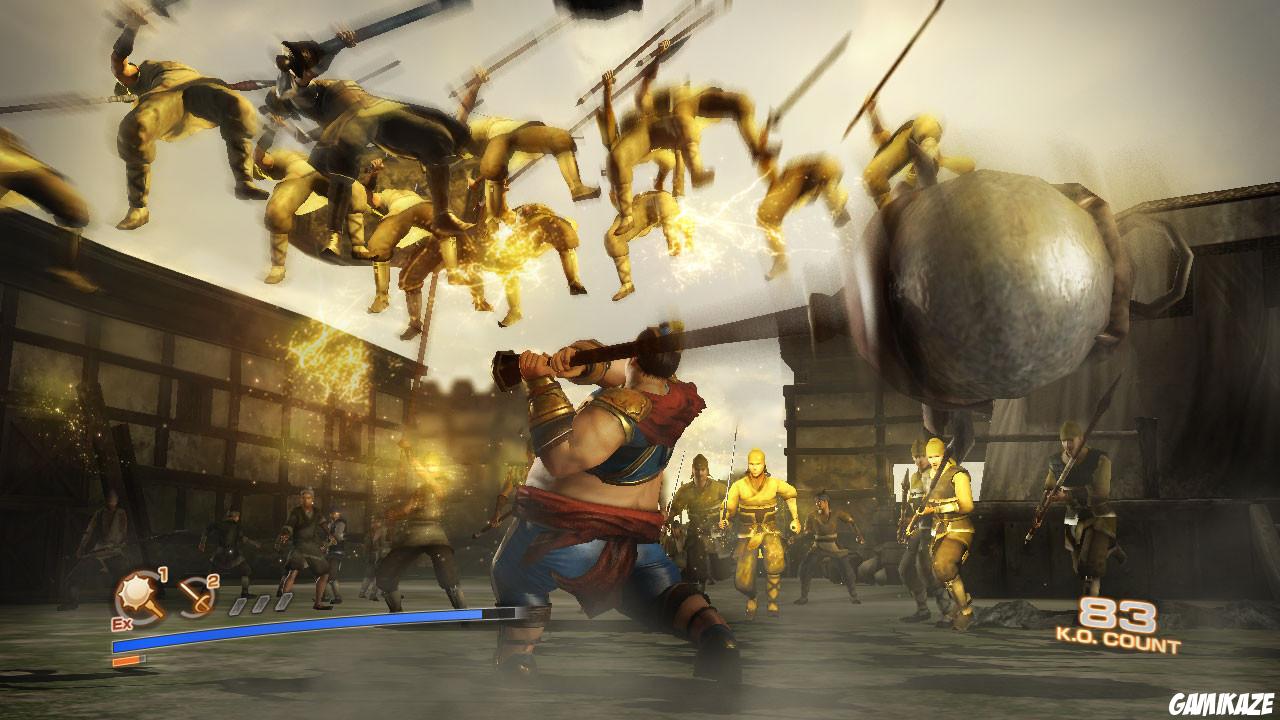The image size is (1280, 720).
Task: Click the first Musou gauge segment
Action: pyautogui.click(x=238, y=606)
